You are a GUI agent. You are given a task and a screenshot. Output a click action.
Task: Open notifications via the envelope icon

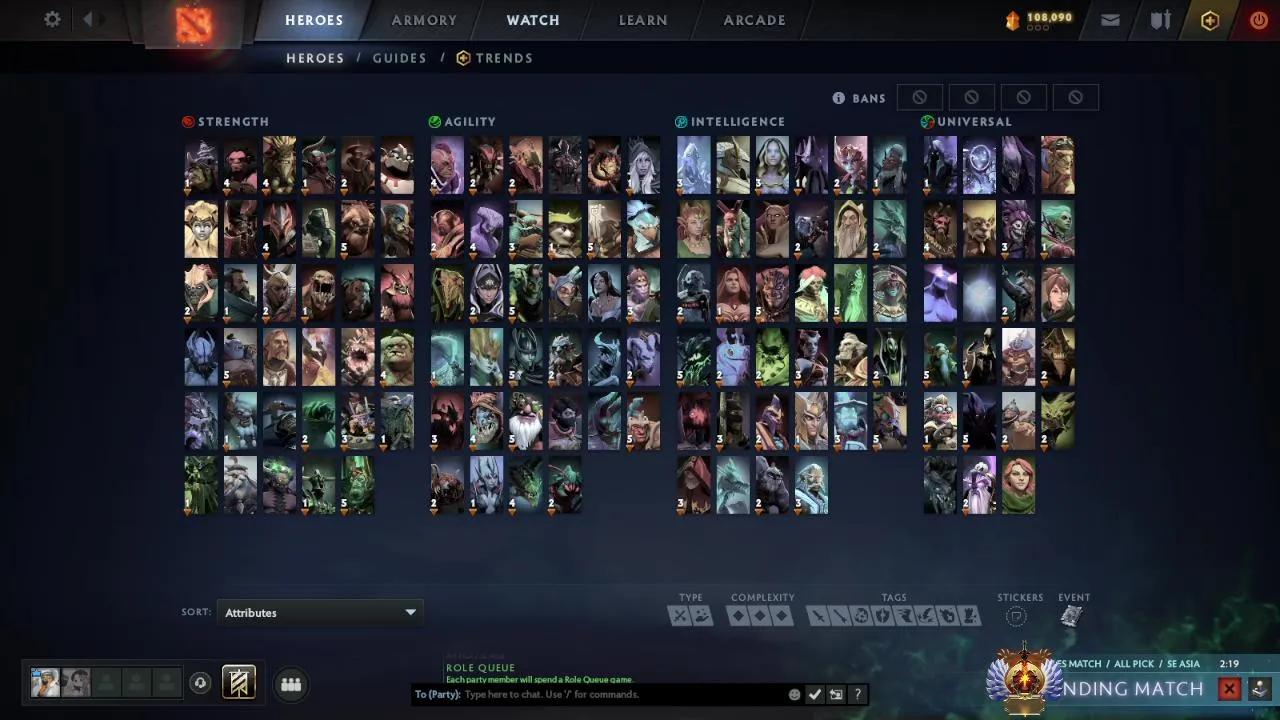point(1110,19)
